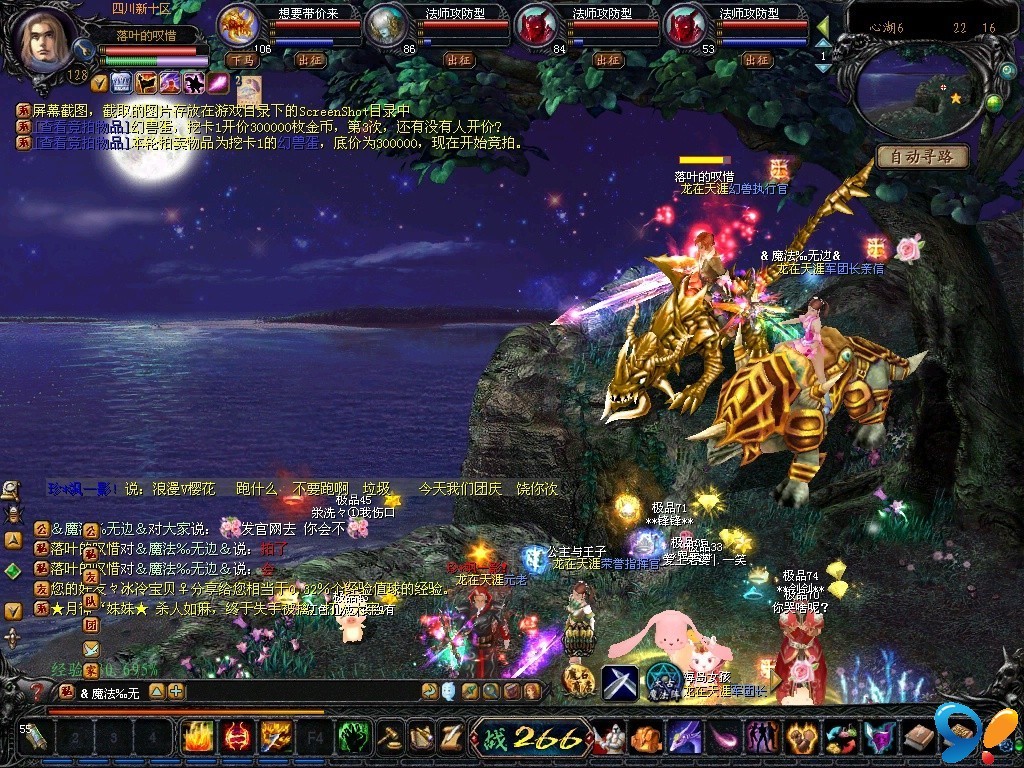The width and height of the screenshot is (1024, 768).
Task: Send out the level 86 pet with 出征
Action: click(x=460, y=60)
